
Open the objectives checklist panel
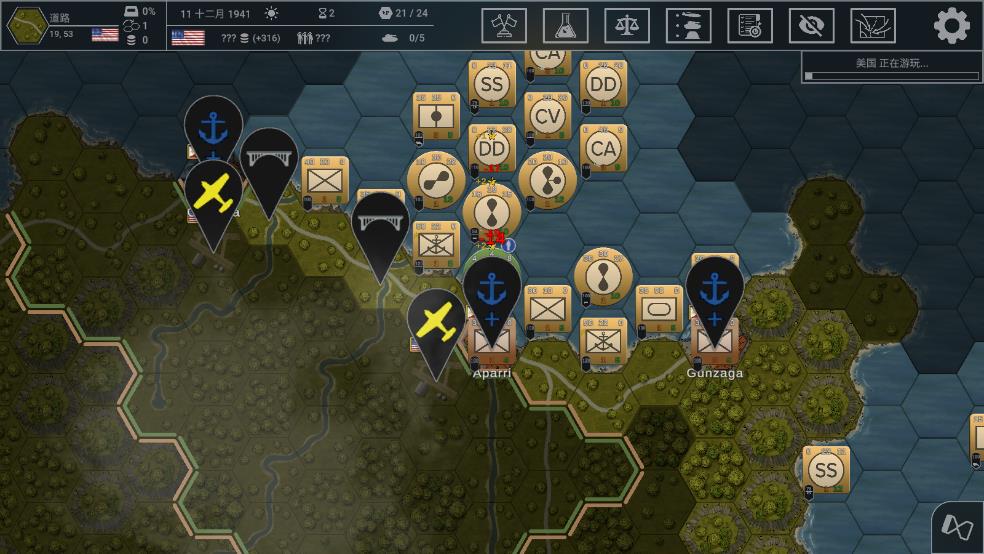pos(750,25)
